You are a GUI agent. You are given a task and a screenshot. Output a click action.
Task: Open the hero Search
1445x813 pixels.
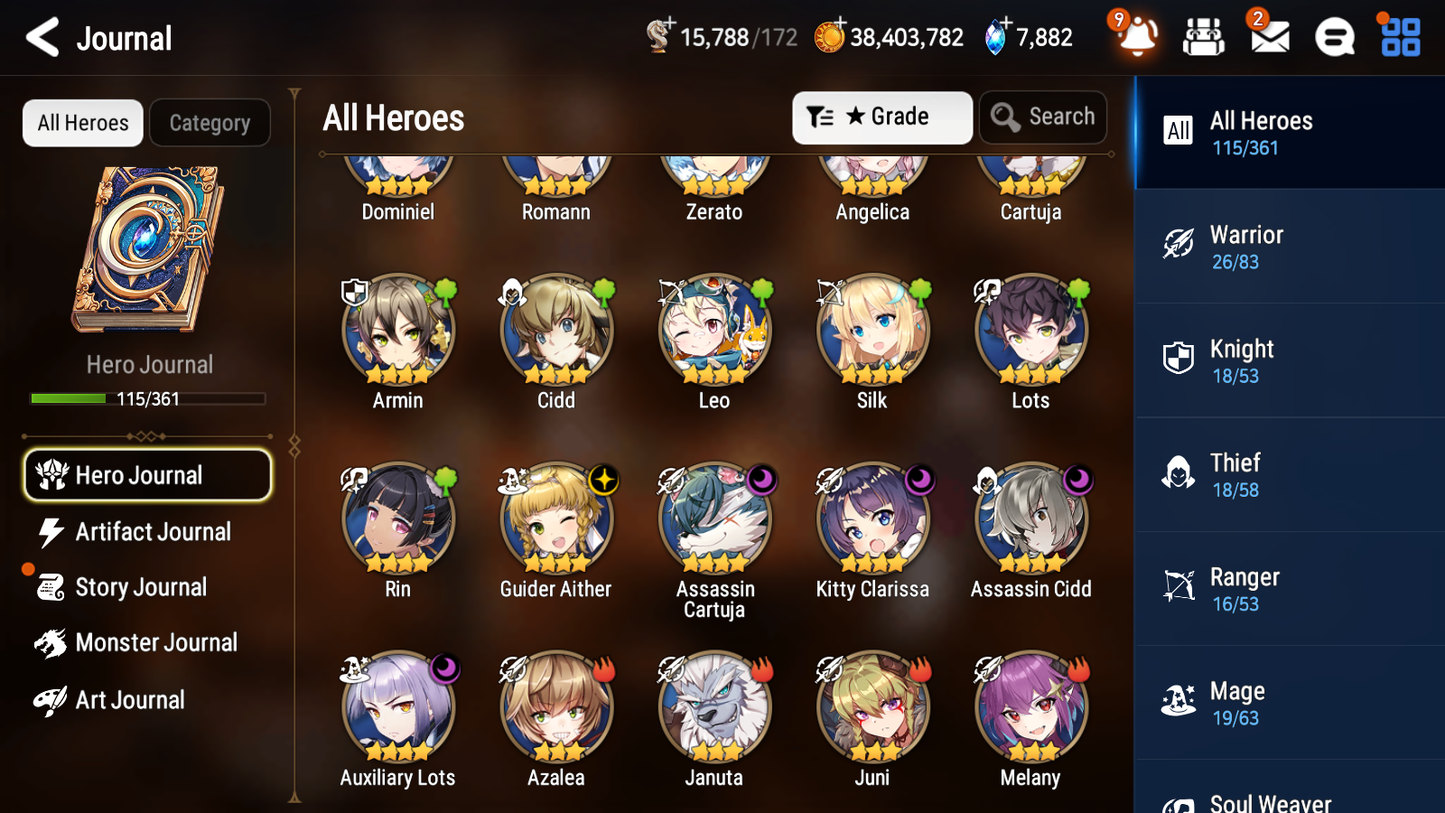click(x=1043, y=117)
